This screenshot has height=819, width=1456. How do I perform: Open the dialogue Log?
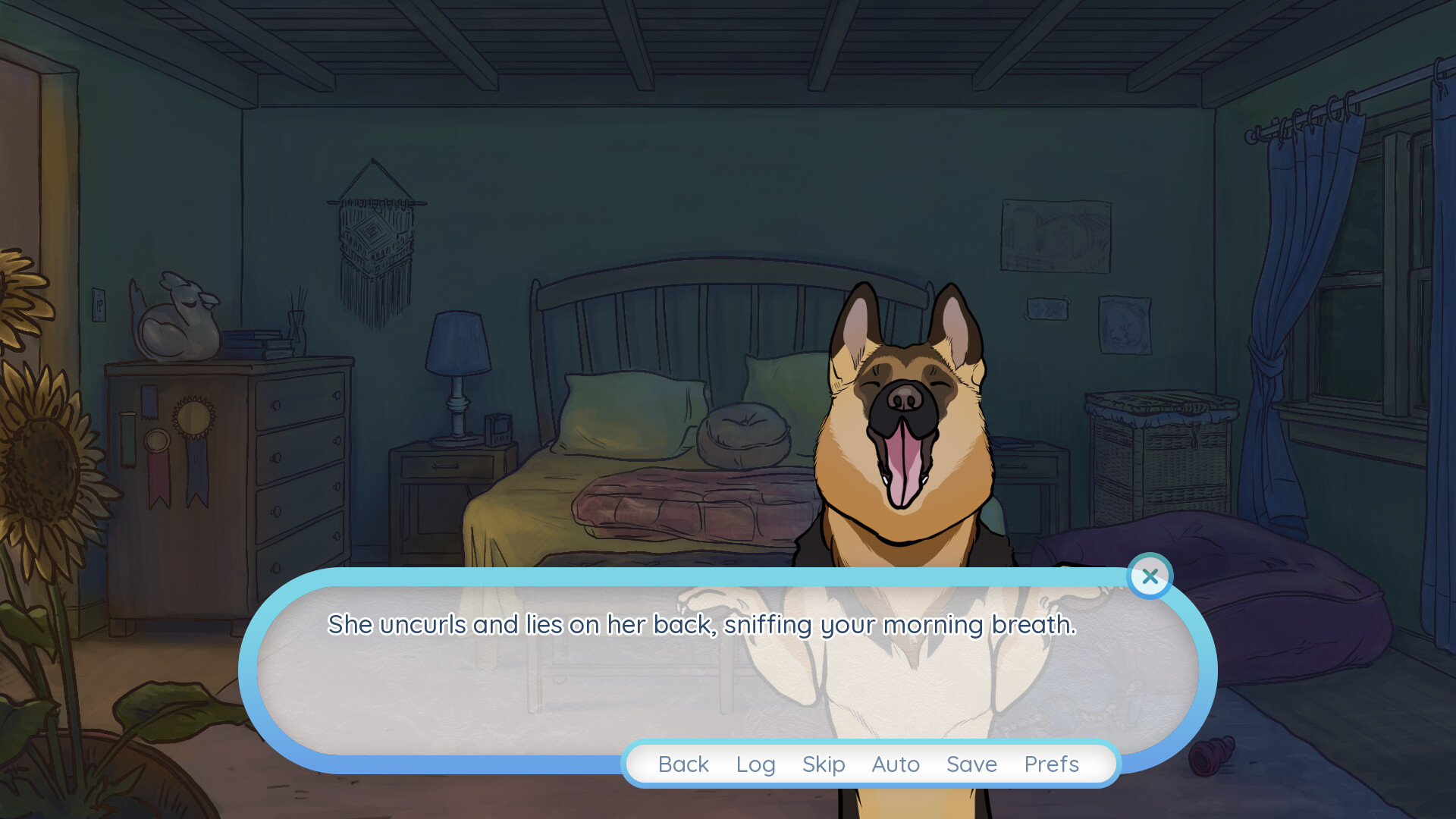click(x=755, y=764)
